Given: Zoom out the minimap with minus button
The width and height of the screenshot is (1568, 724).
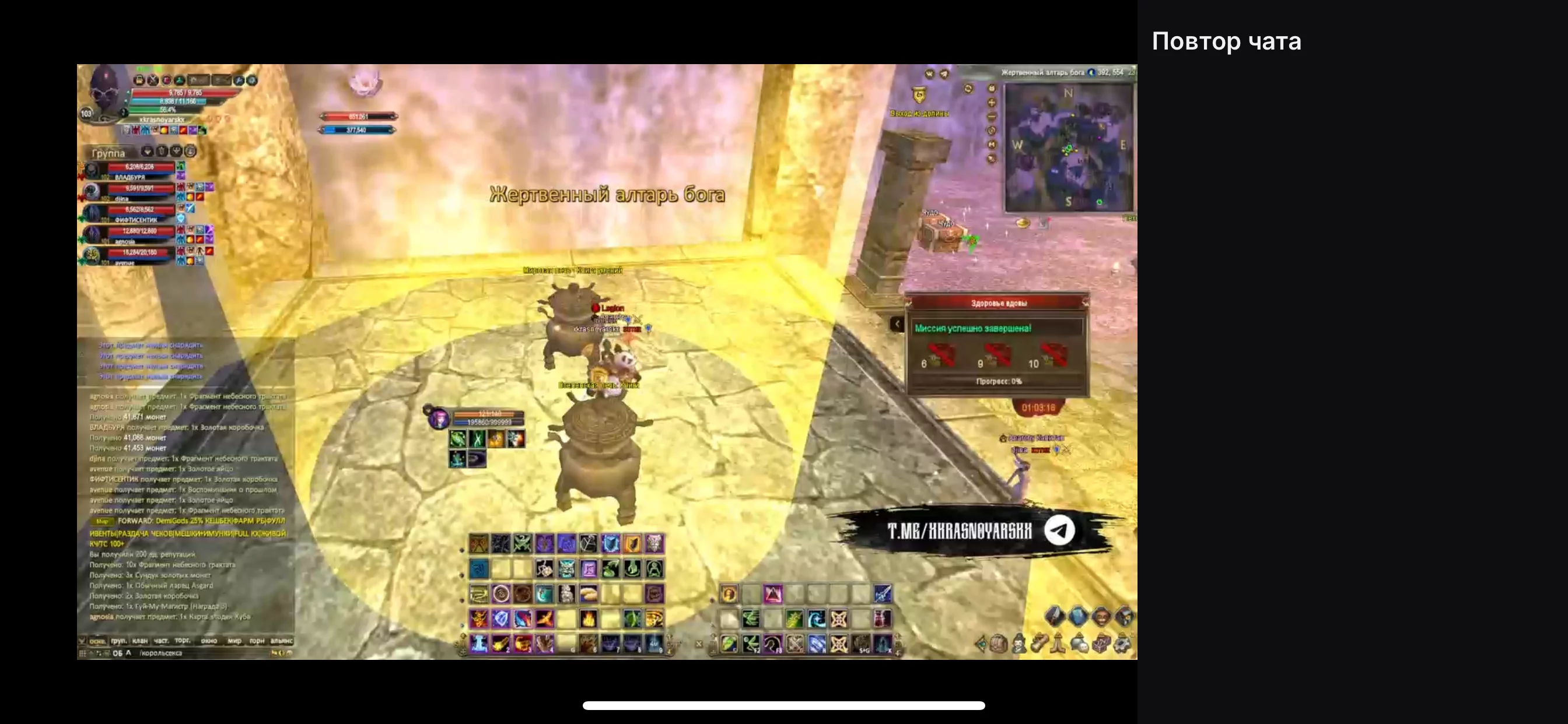Looking at the screenshot, I should [x=992, y=116].
